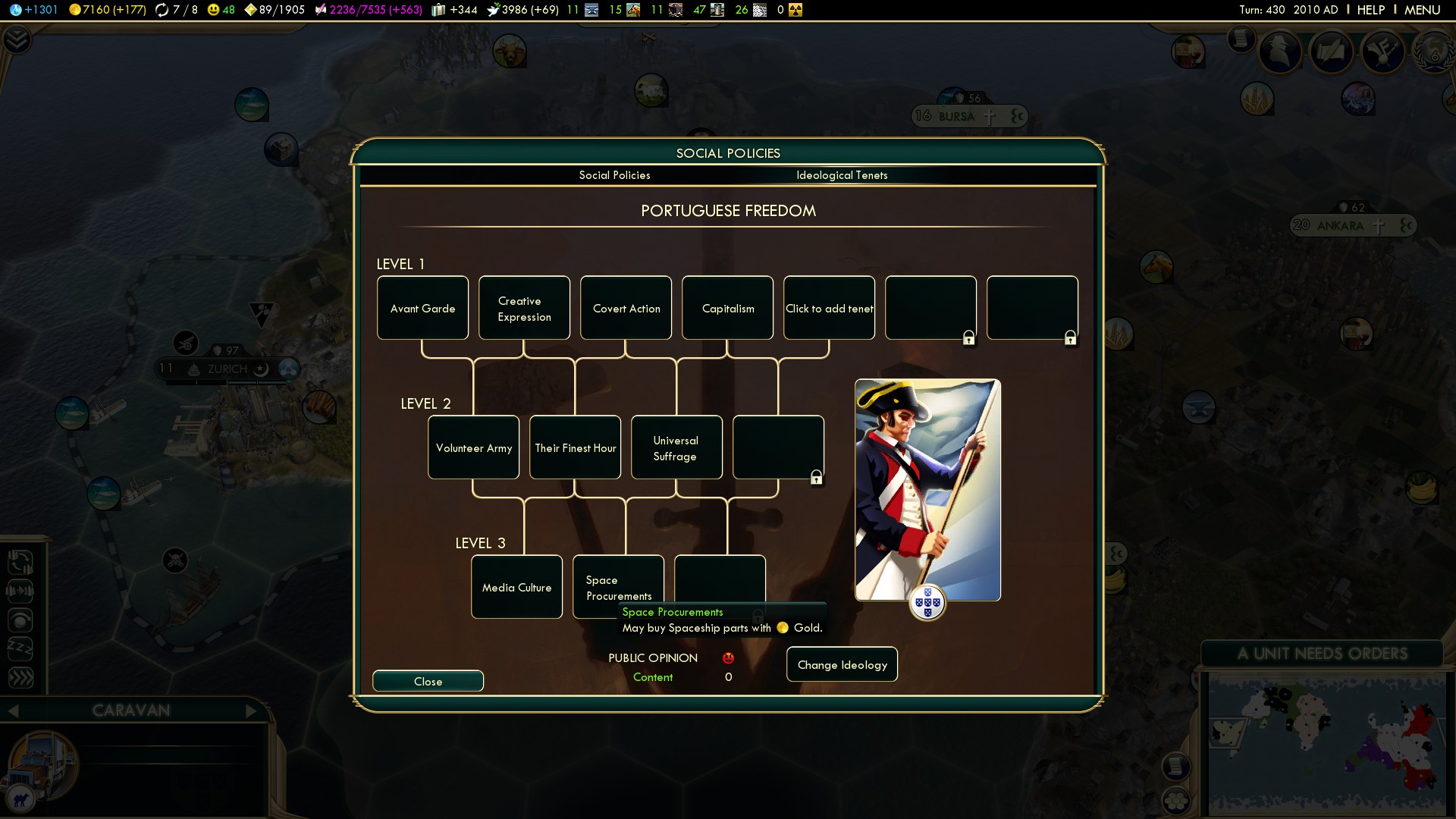Select the Covert Action tenet
This screenshot has height=819, width=1456.
click(626, 308)
